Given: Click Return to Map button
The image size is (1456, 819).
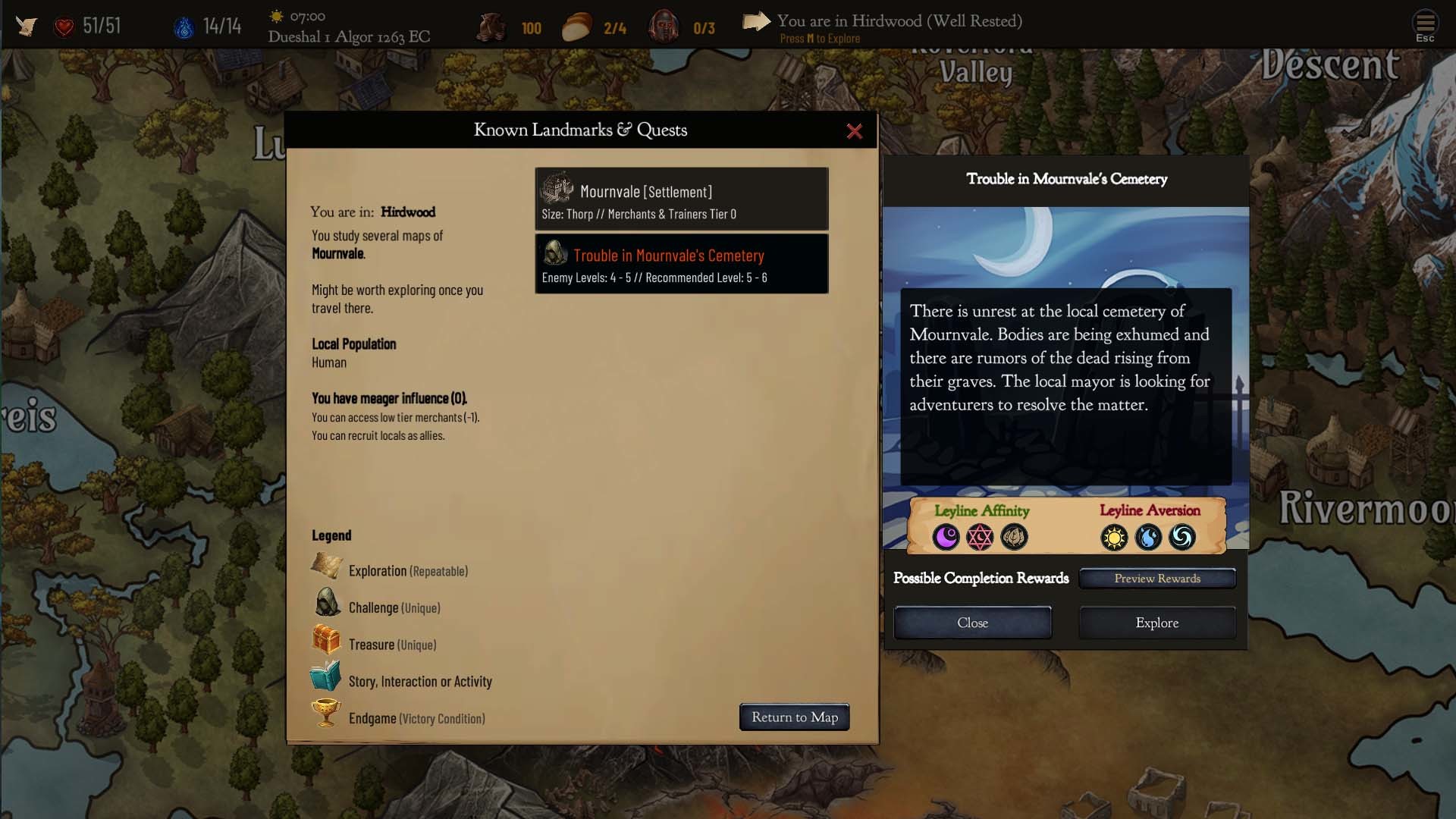Looking at the screenshot, I should (x=794, y=717).
